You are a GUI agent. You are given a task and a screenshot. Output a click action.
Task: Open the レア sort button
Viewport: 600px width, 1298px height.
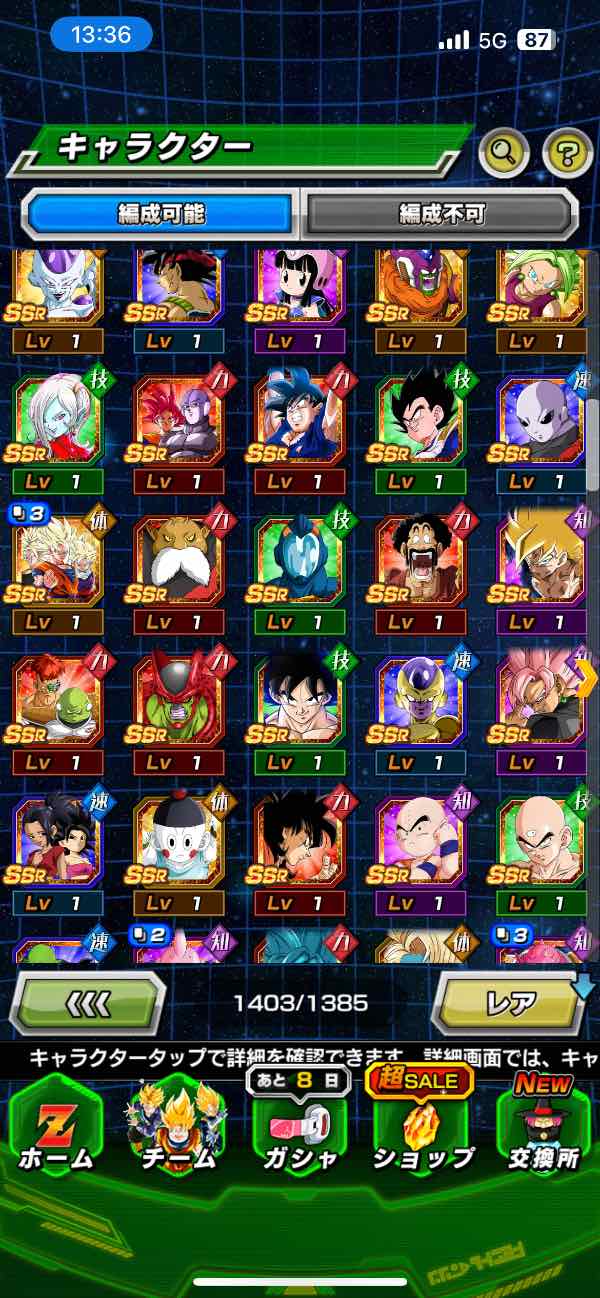click(509, 1002)
